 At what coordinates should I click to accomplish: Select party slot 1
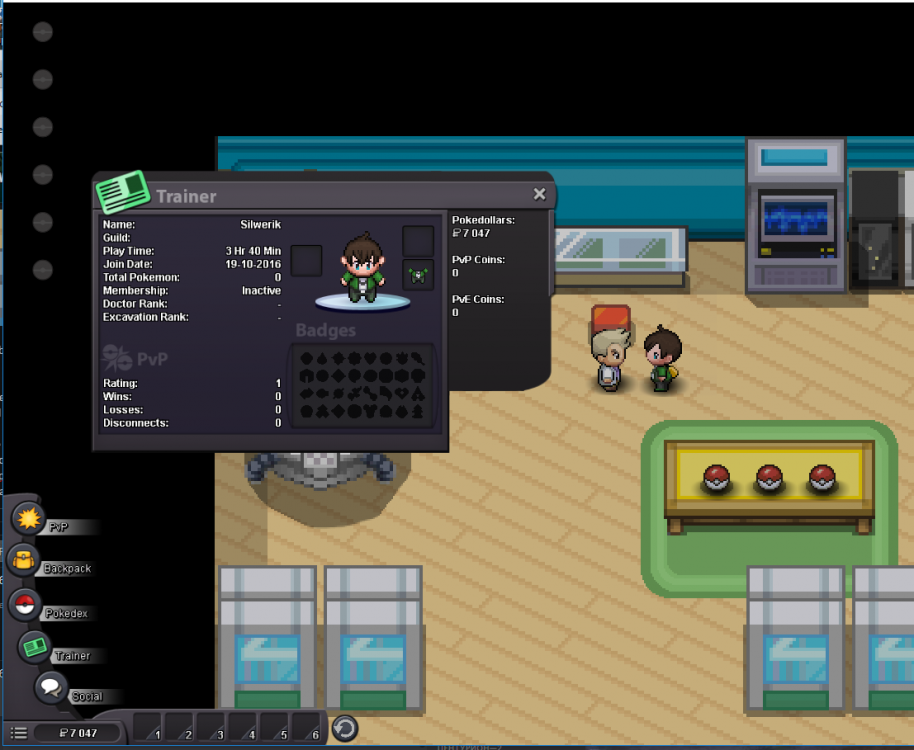pos(149,727)
